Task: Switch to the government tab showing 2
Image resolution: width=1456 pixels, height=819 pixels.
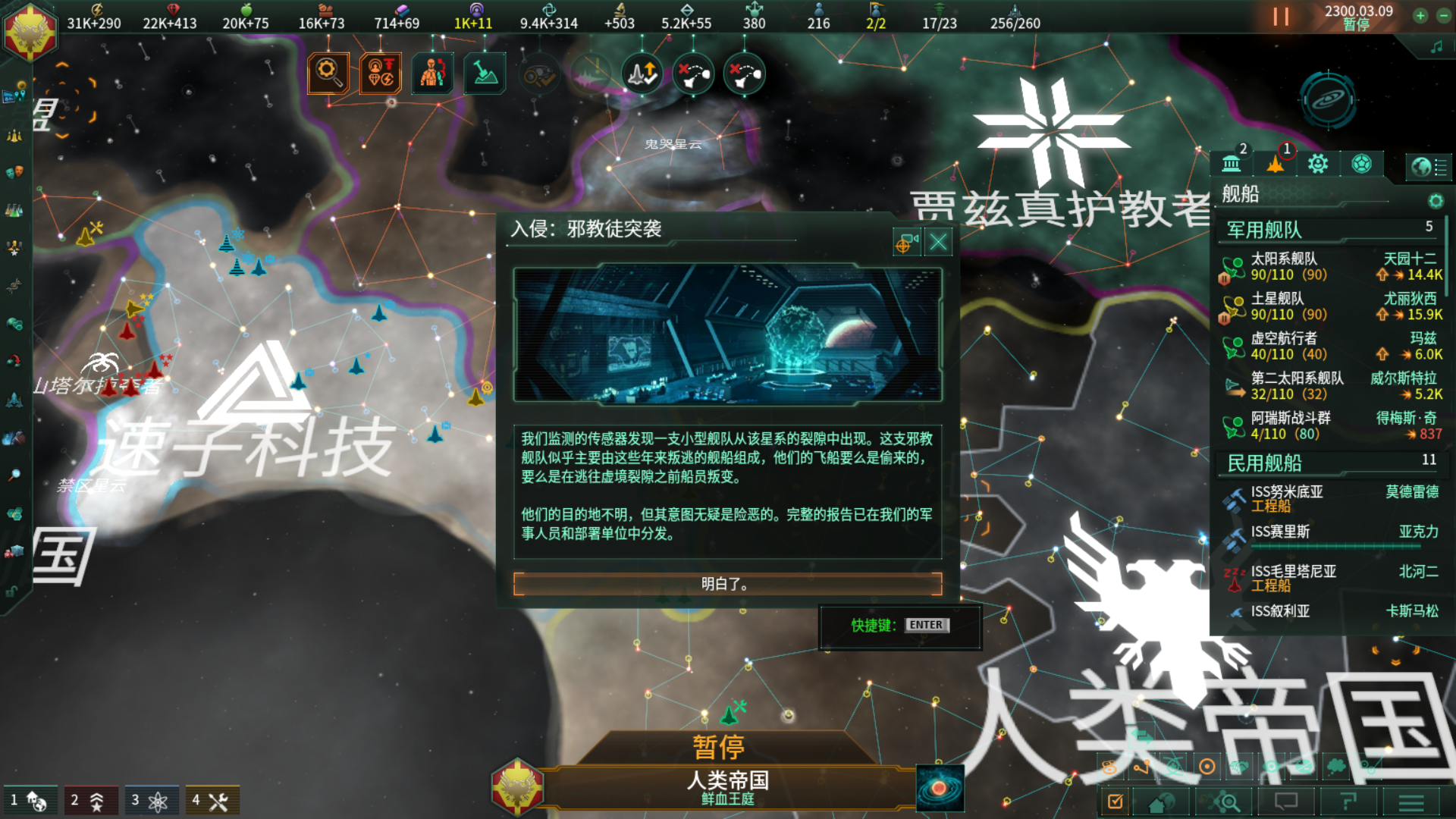Action: point(1232,162)
